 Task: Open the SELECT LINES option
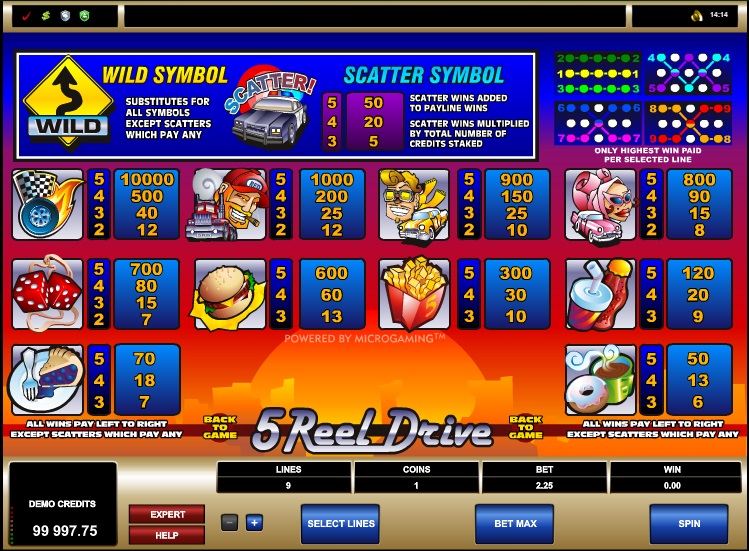pos(340,523)
